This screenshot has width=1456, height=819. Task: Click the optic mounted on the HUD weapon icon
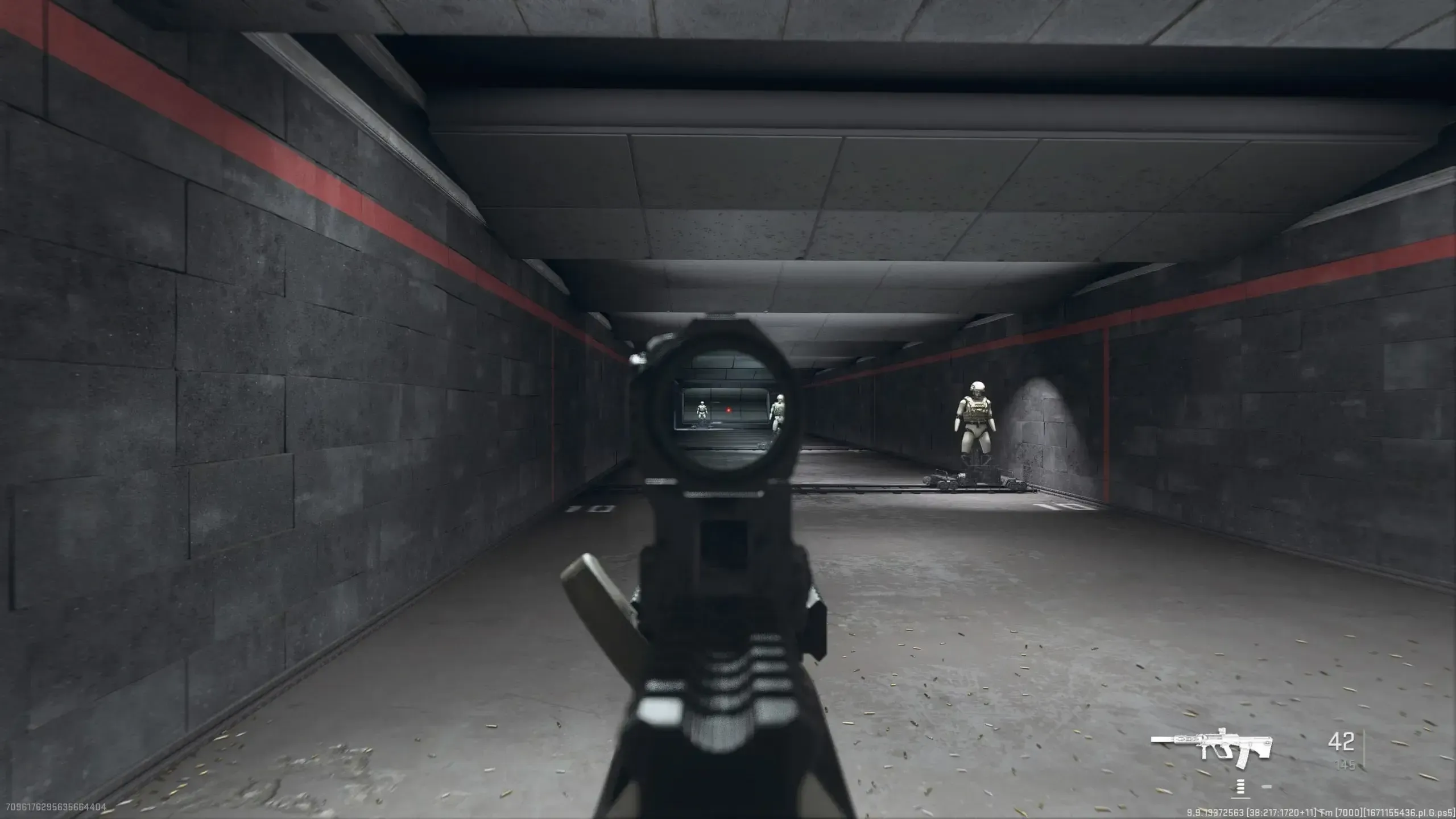point(1222,731)
